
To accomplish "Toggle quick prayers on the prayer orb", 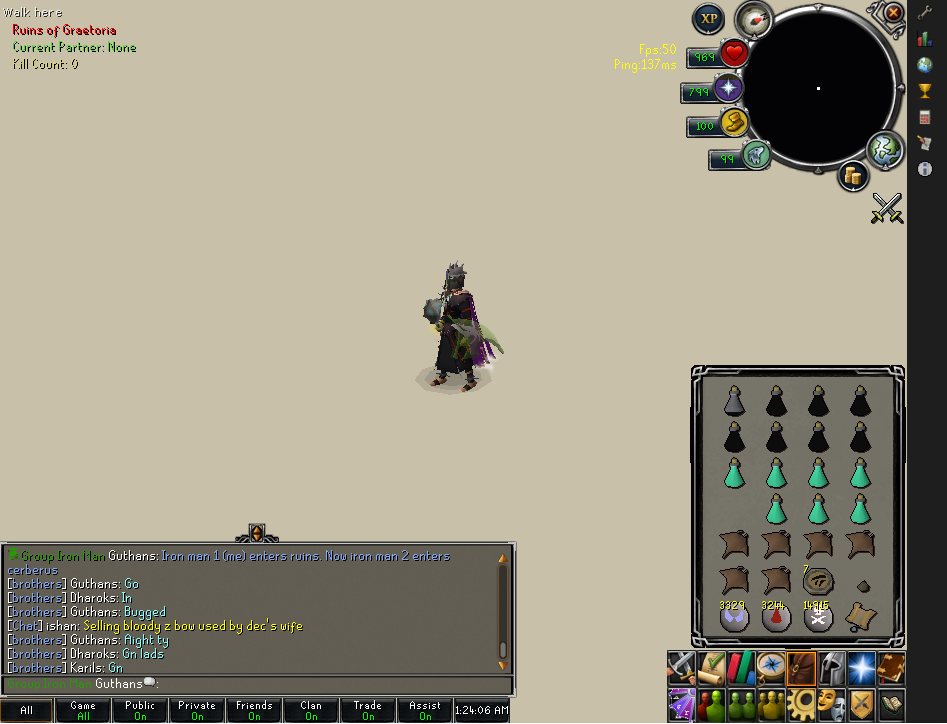I will [x=728, y=89].
